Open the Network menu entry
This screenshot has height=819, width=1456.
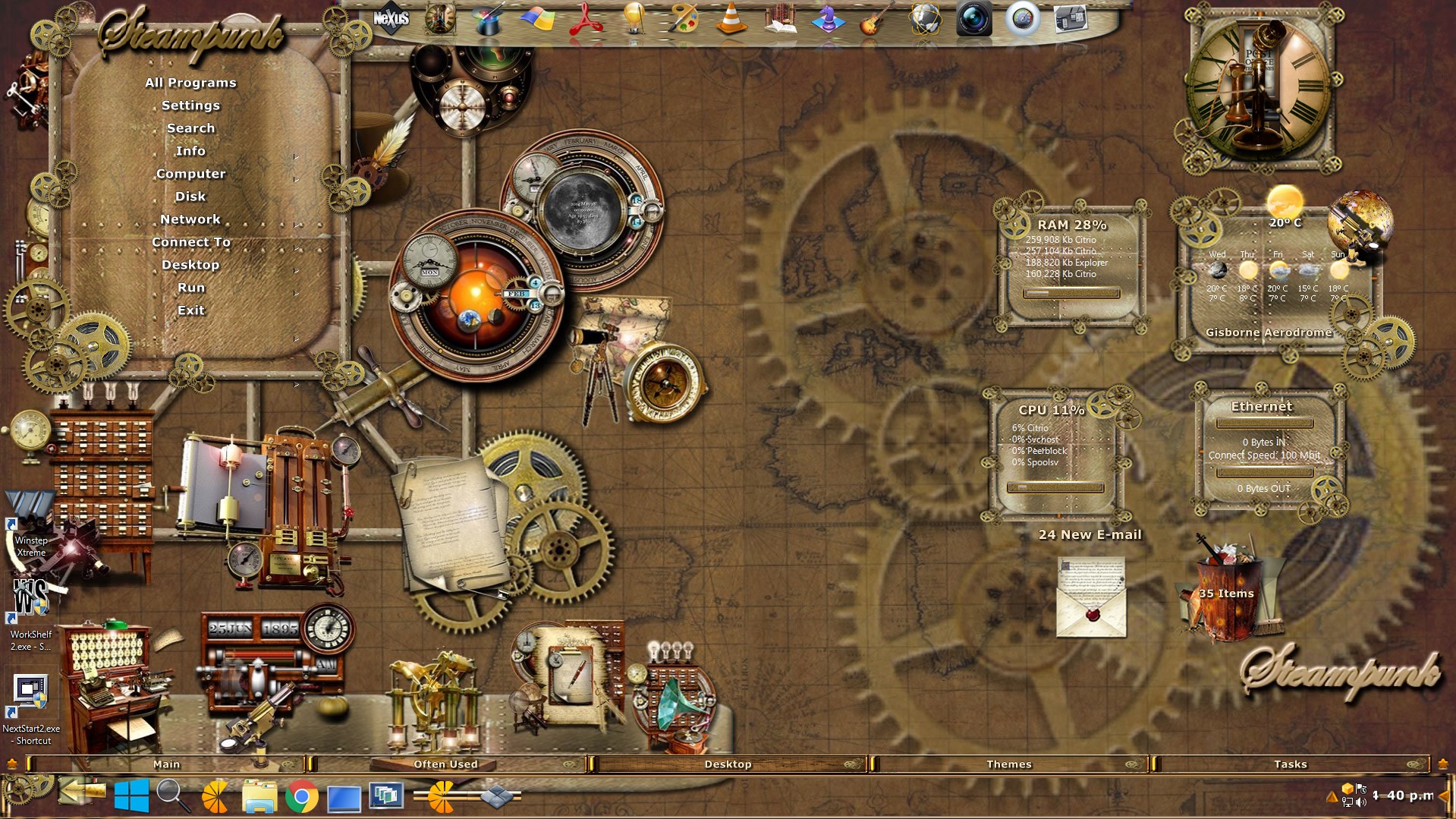(190, 219)
